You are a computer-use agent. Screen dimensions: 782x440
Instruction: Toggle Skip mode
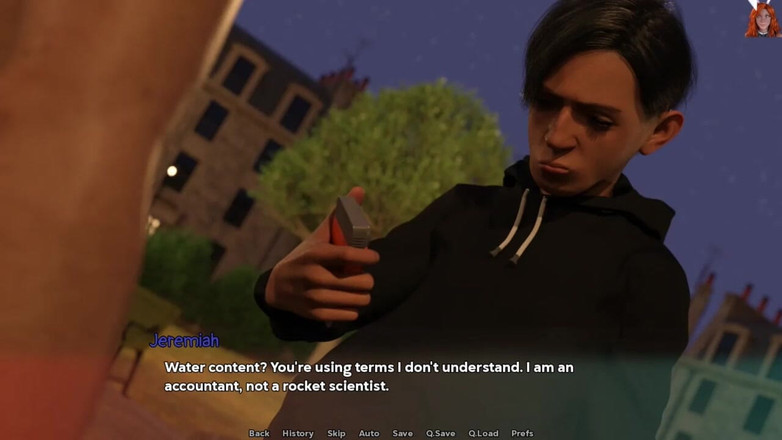336,433
